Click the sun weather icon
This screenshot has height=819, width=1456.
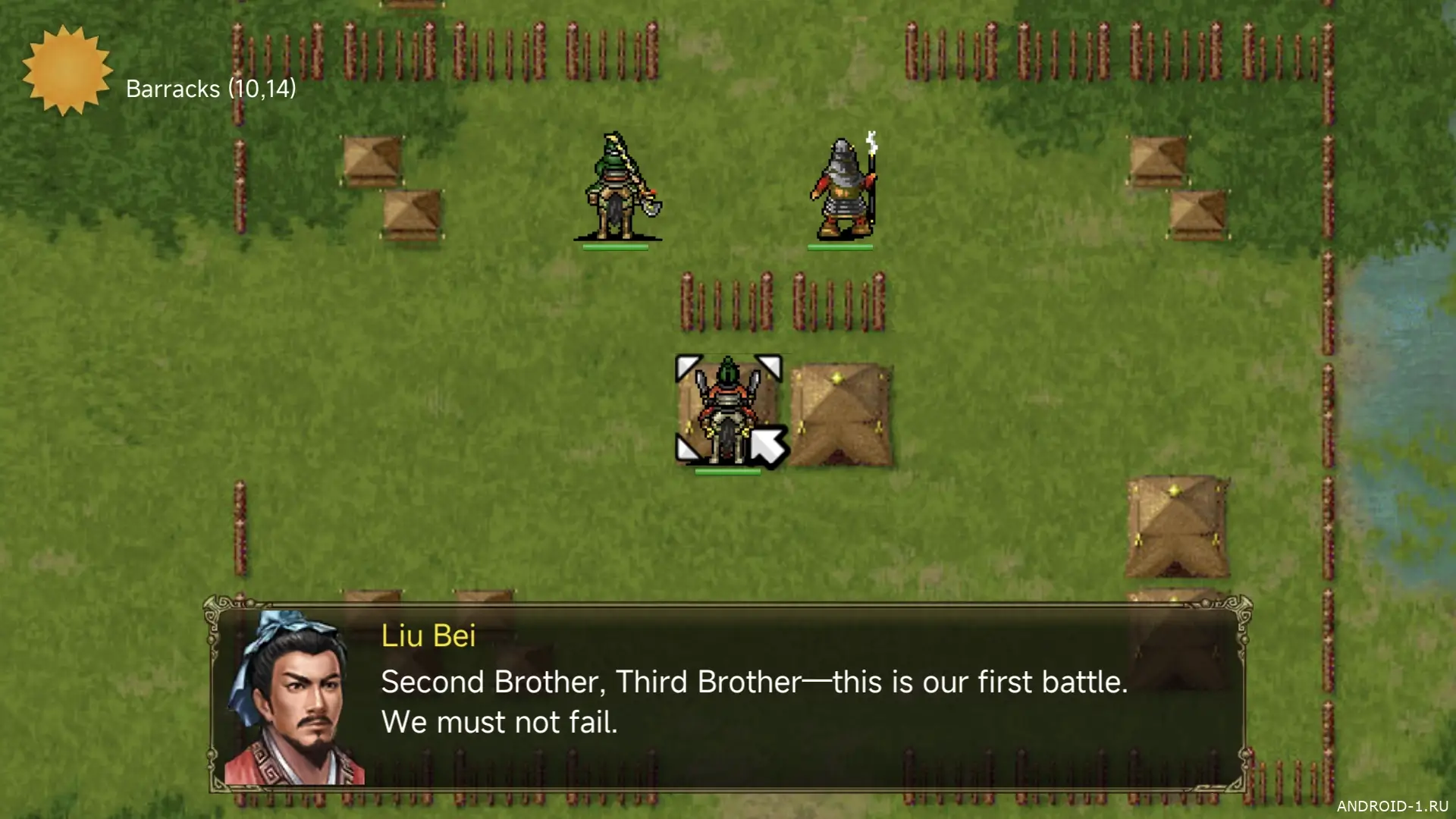click(x=67, y=71)
